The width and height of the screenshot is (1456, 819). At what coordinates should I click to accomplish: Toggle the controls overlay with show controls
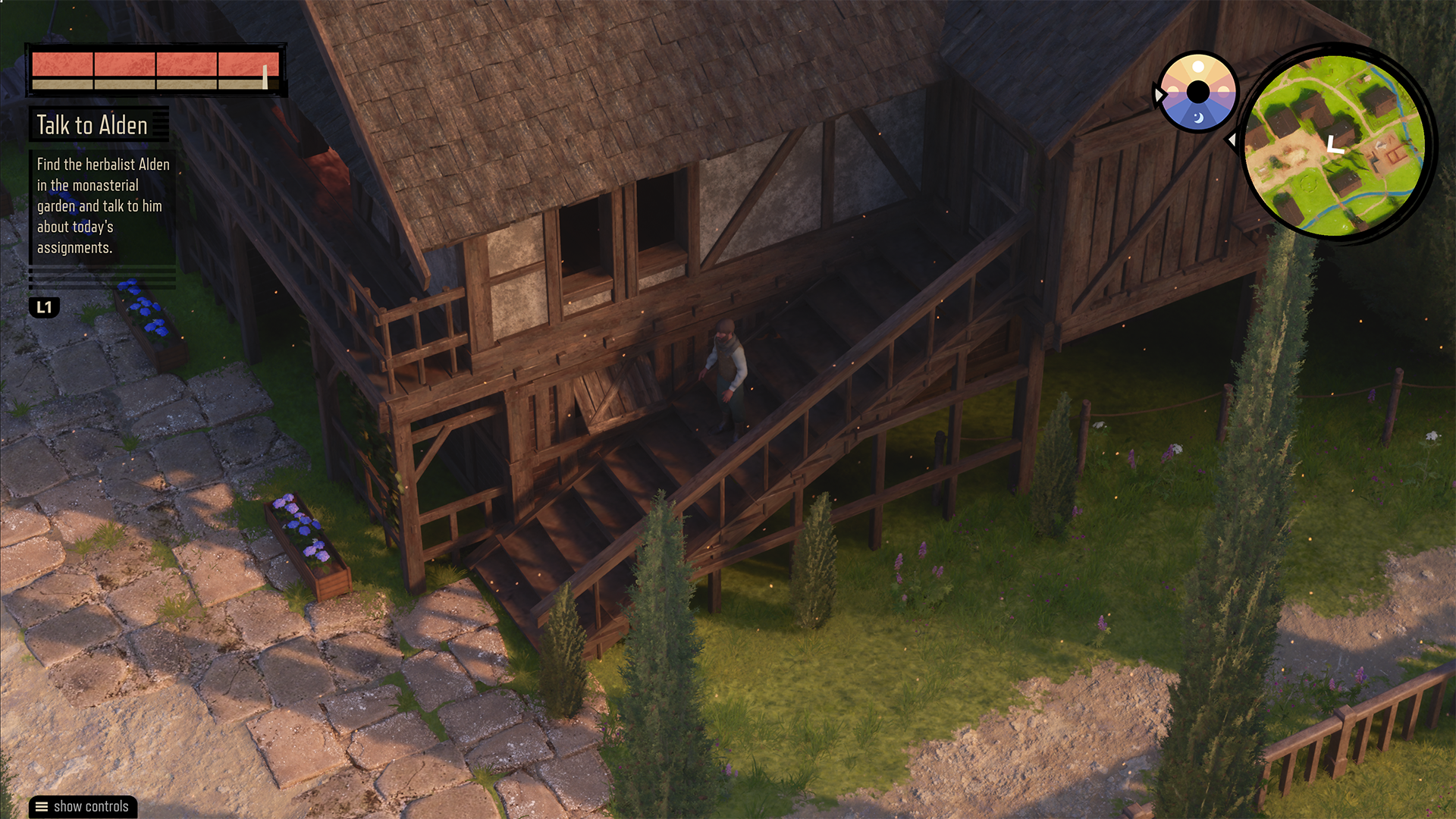(82, 807)
